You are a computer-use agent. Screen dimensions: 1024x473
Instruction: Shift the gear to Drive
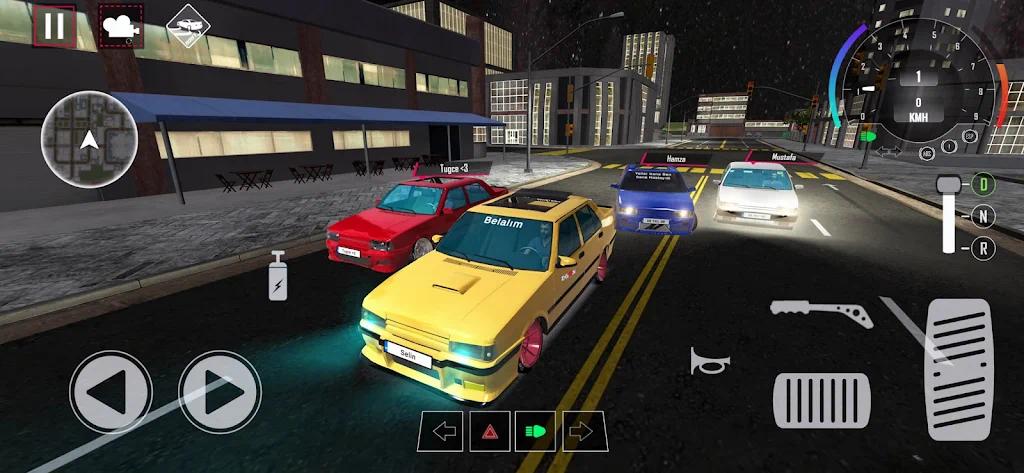(x=984, y=184)
